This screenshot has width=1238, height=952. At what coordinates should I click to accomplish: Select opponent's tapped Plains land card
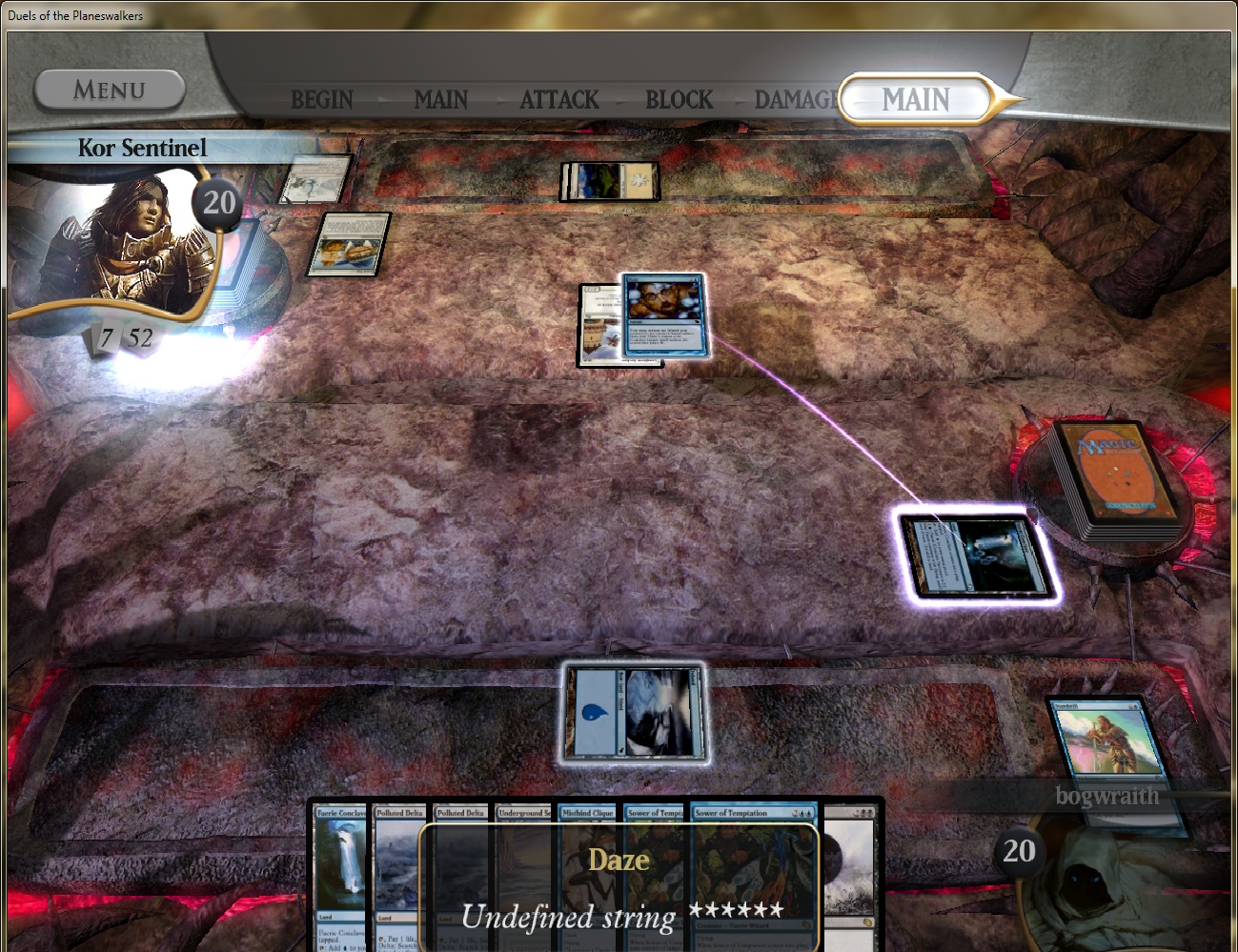coord(610,181)
